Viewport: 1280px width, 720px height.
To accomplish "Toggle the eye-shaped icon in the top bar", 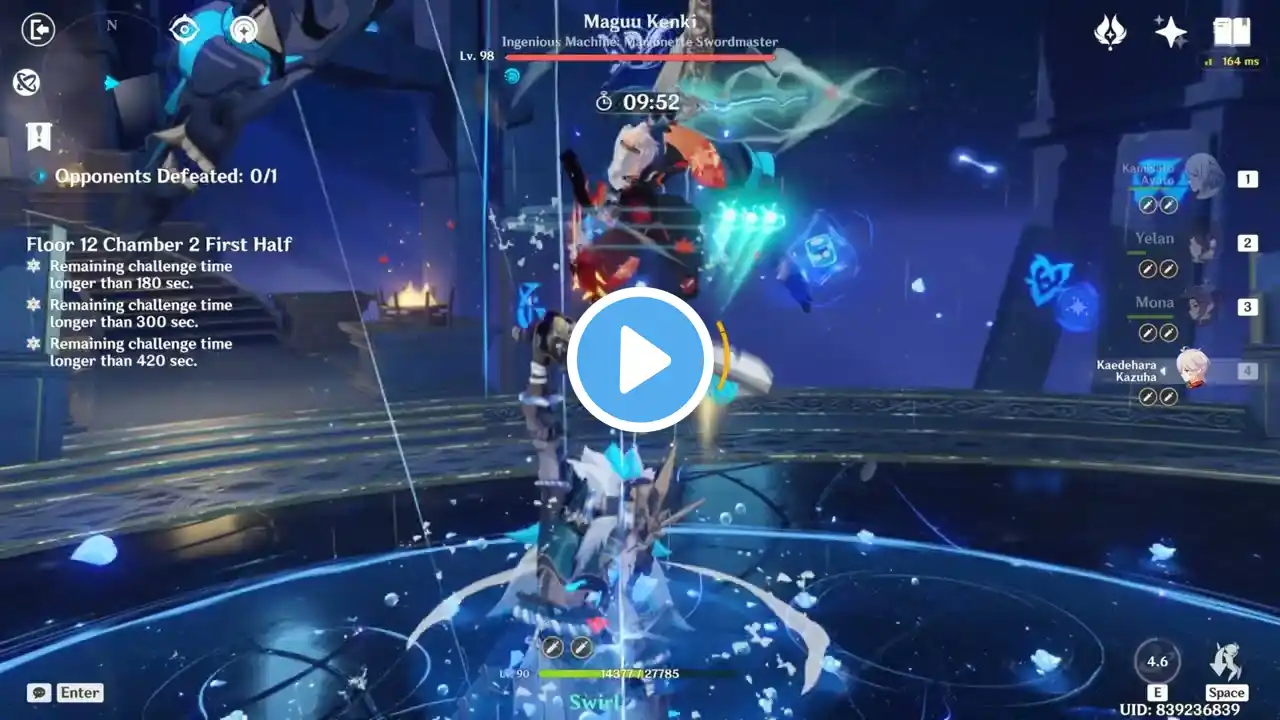I will click(x=184, y=30).
